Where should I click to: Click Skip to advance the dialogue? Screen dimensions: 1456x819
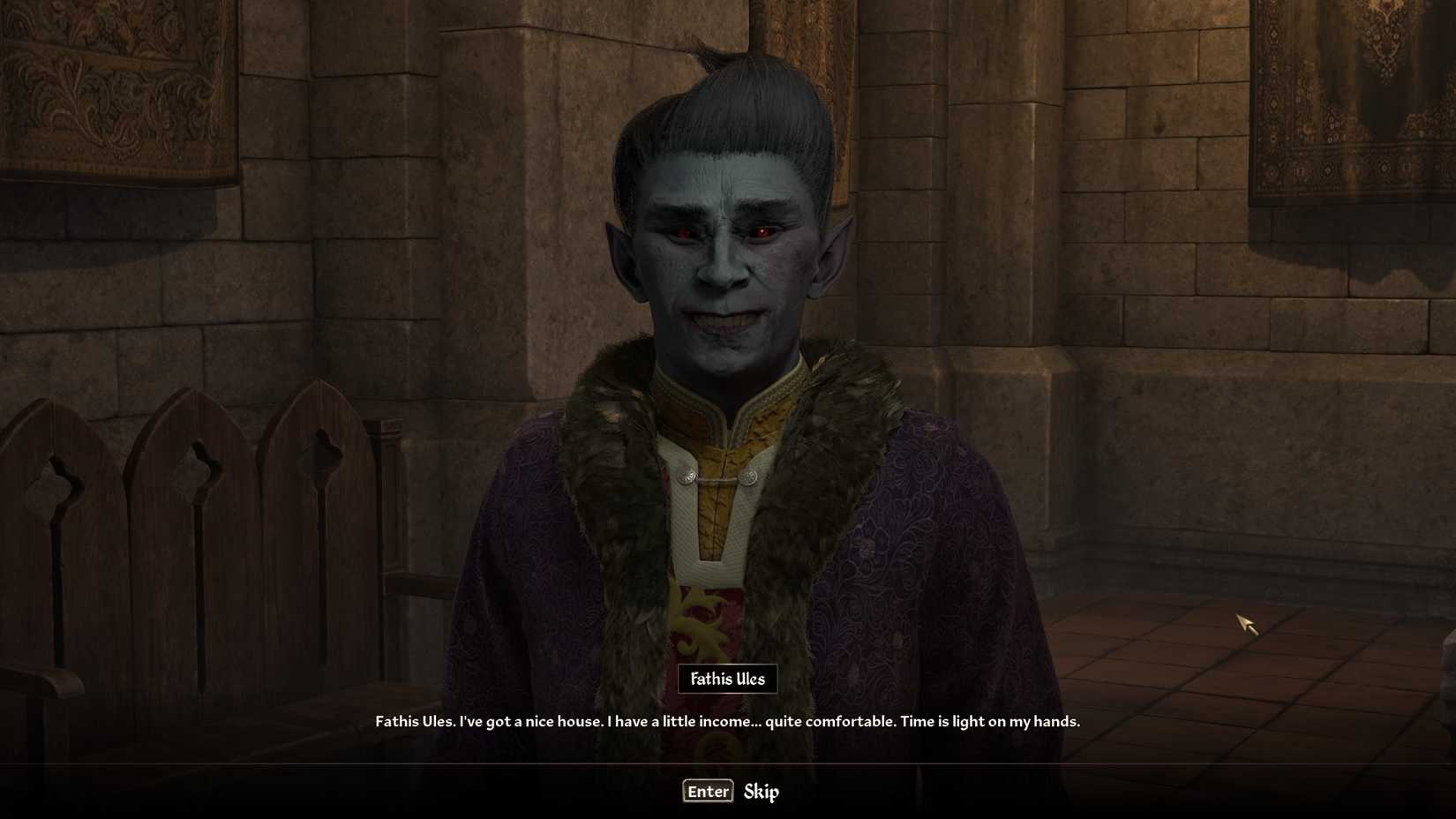pyautogui.click(x=762, y=792)
